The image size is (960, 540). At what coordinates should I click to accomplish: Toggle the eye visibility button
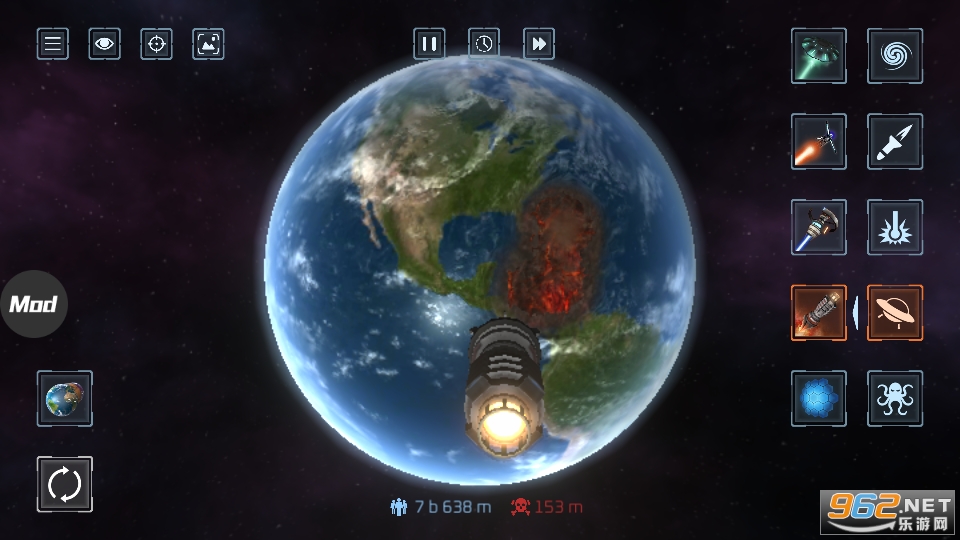click(104, 44)
